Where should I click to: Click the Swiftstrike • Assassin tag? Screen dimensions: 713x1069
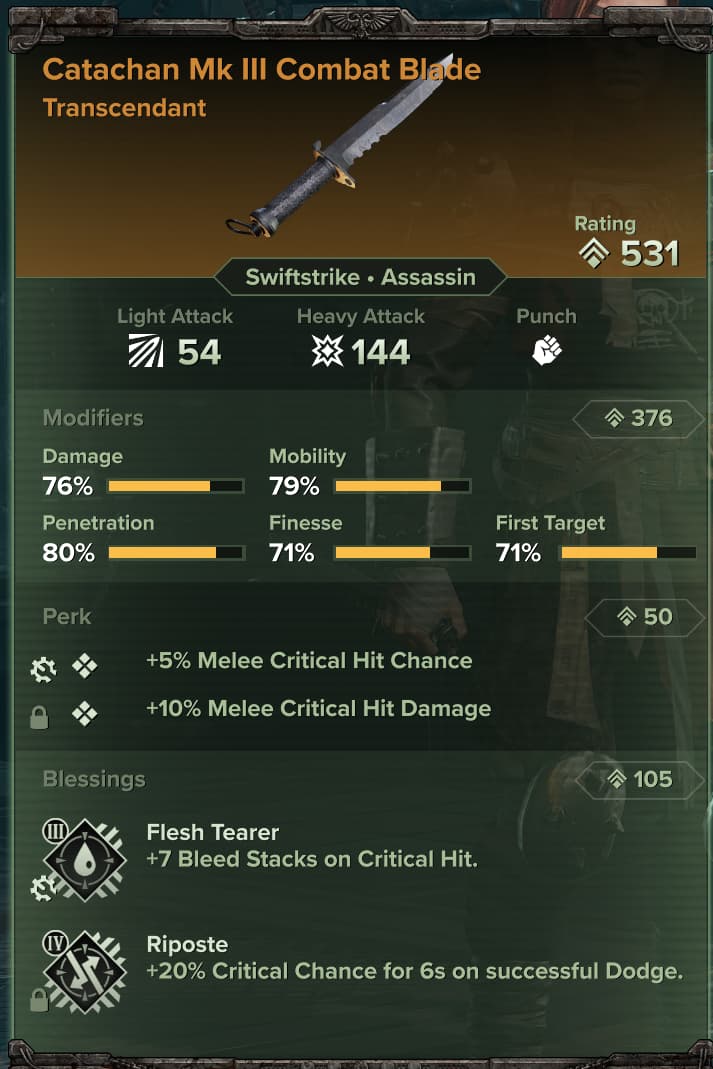(x=361, y=277)
